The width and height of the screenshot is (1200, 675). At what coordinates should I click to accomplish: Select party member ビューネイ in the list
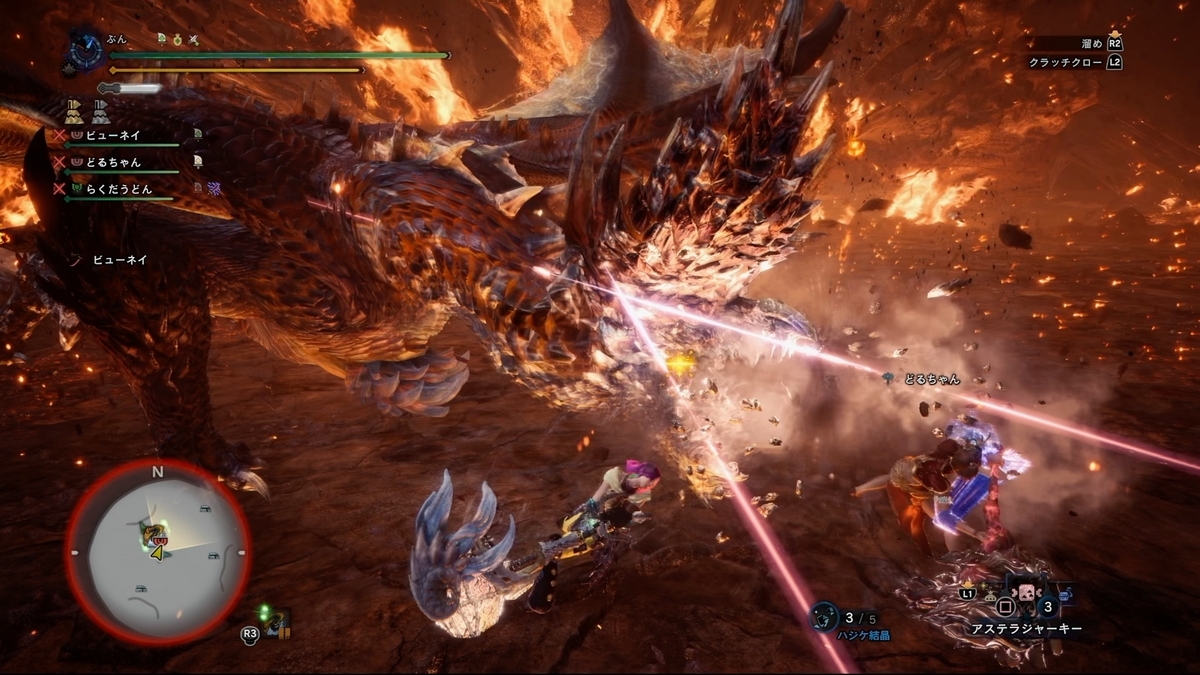tap(113, 134)
